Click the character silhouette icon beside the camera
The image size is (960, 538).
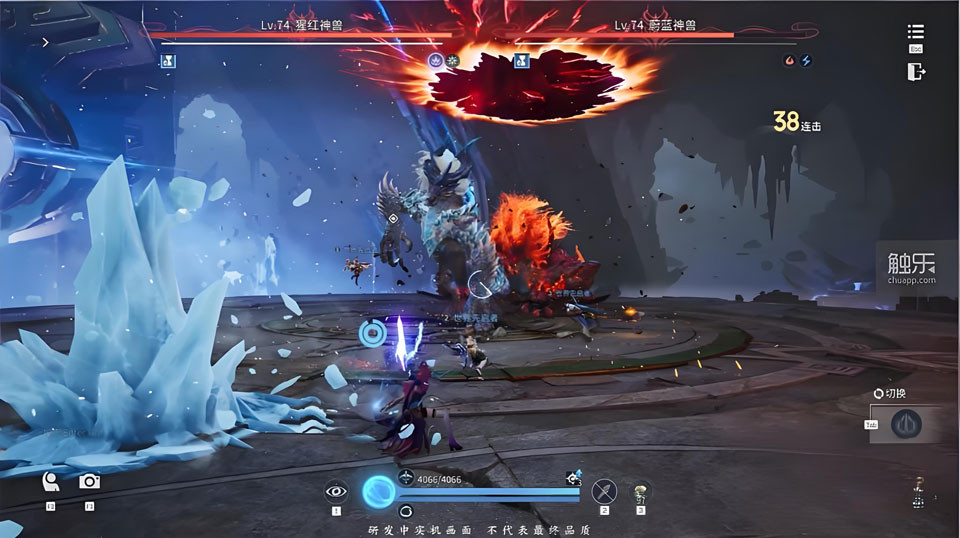50,483
